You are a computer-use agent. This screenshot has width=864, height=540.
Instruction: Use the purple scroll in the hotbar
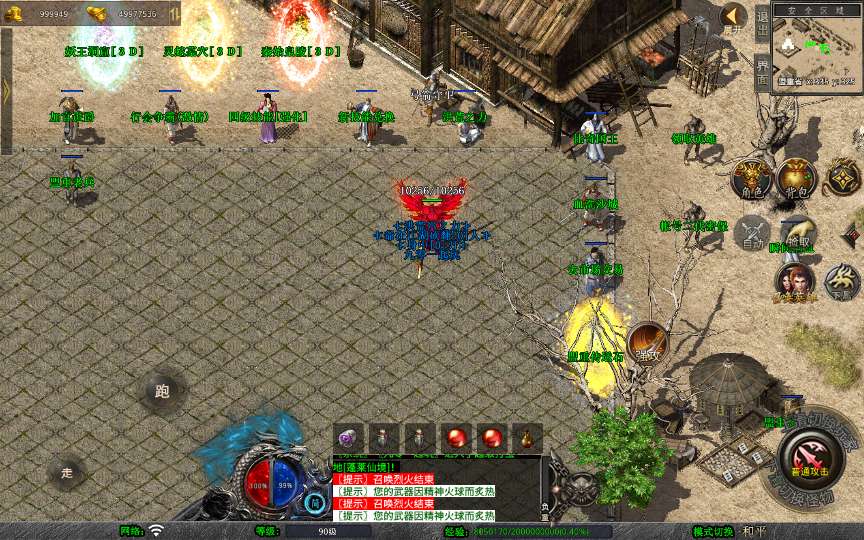[x=348, y=438]
